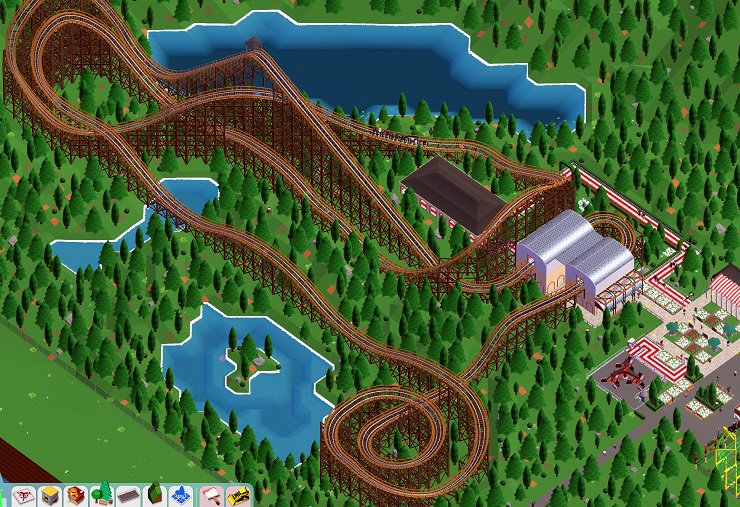740x507 pixels.
Task: Select the path laying tool
Action: coord(127,495)
